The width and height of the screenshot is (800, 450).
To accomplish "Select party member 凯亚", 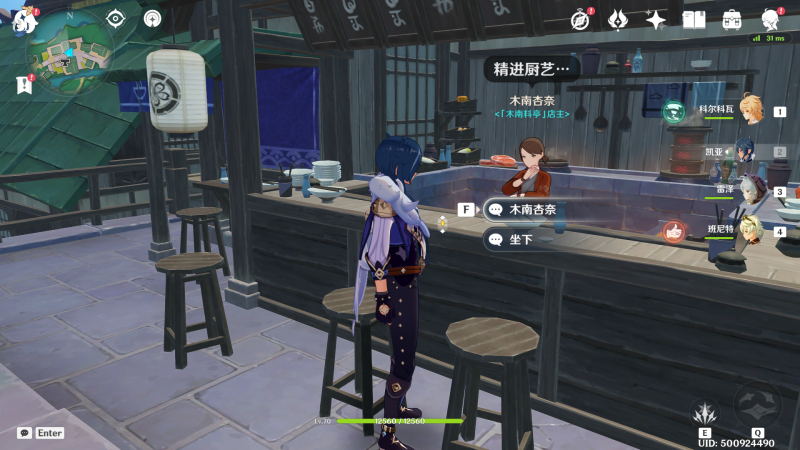I will pyautogui.click(x=750, y=152).
